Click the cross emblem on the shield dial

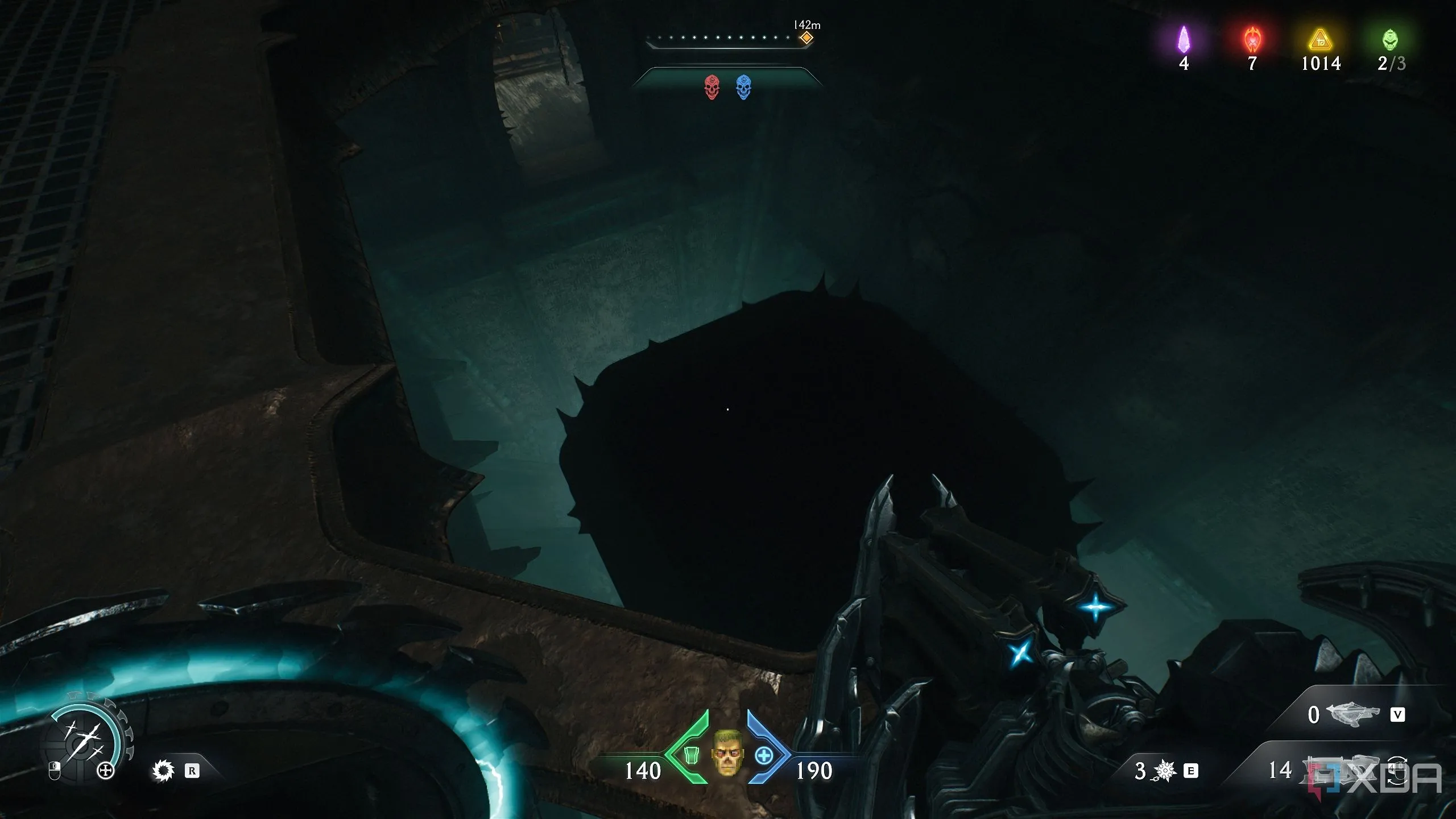click(x=106, y=771)
